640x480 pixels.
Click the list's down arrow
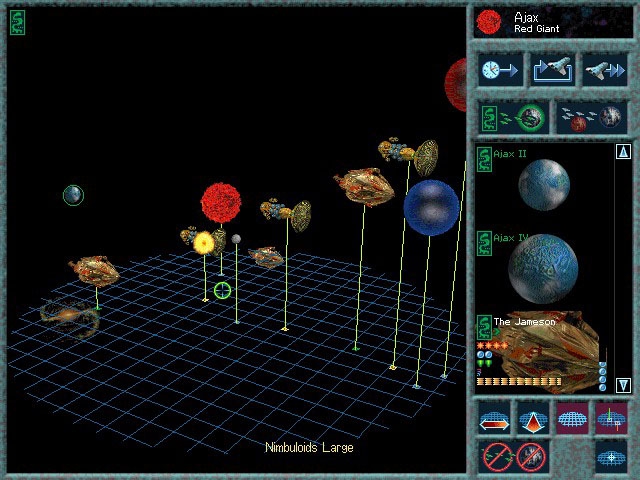[623, 385]
